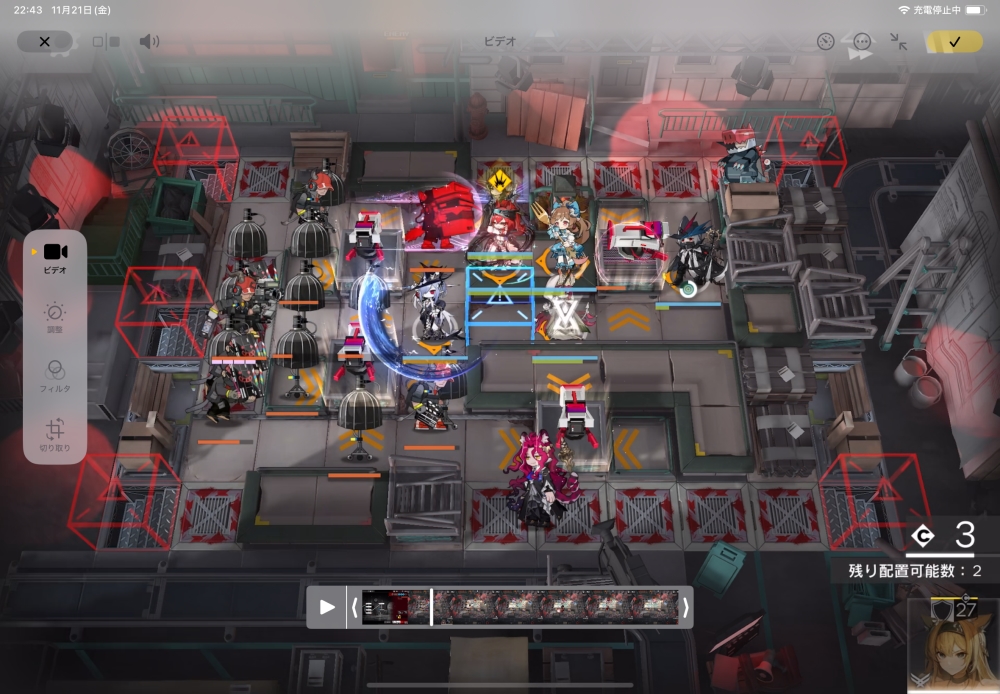Click the right trim handle of the timeline
This screenshot has height=694, width=1000.
pos(685,607)
